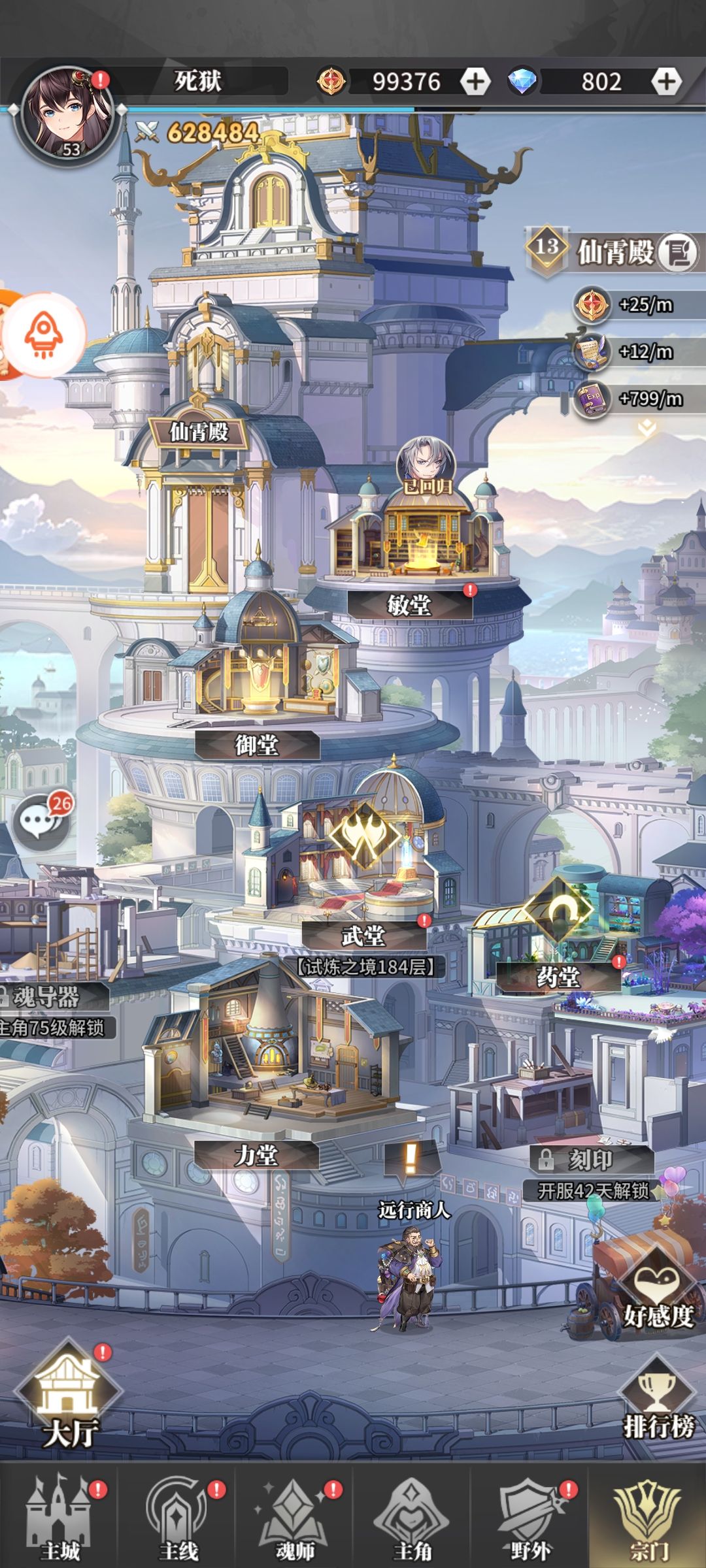The height and width of the screenshot is (1568, 706).
Task: Enter the 仙霄殿 hall label
Action: 199,432
